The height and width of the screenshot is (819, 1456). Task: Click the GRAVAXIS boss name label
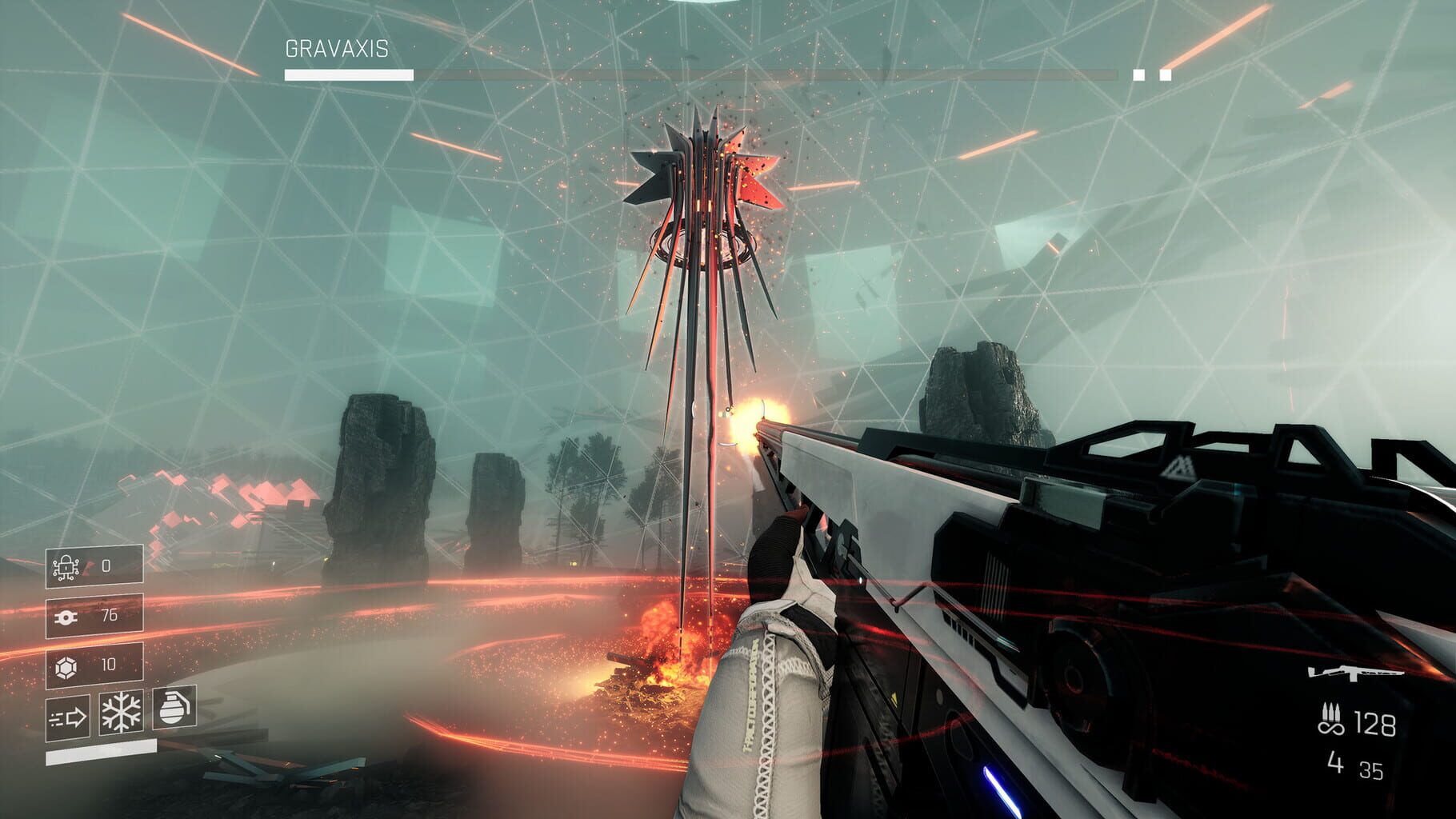pyautogui.click(x=336, y=48)
